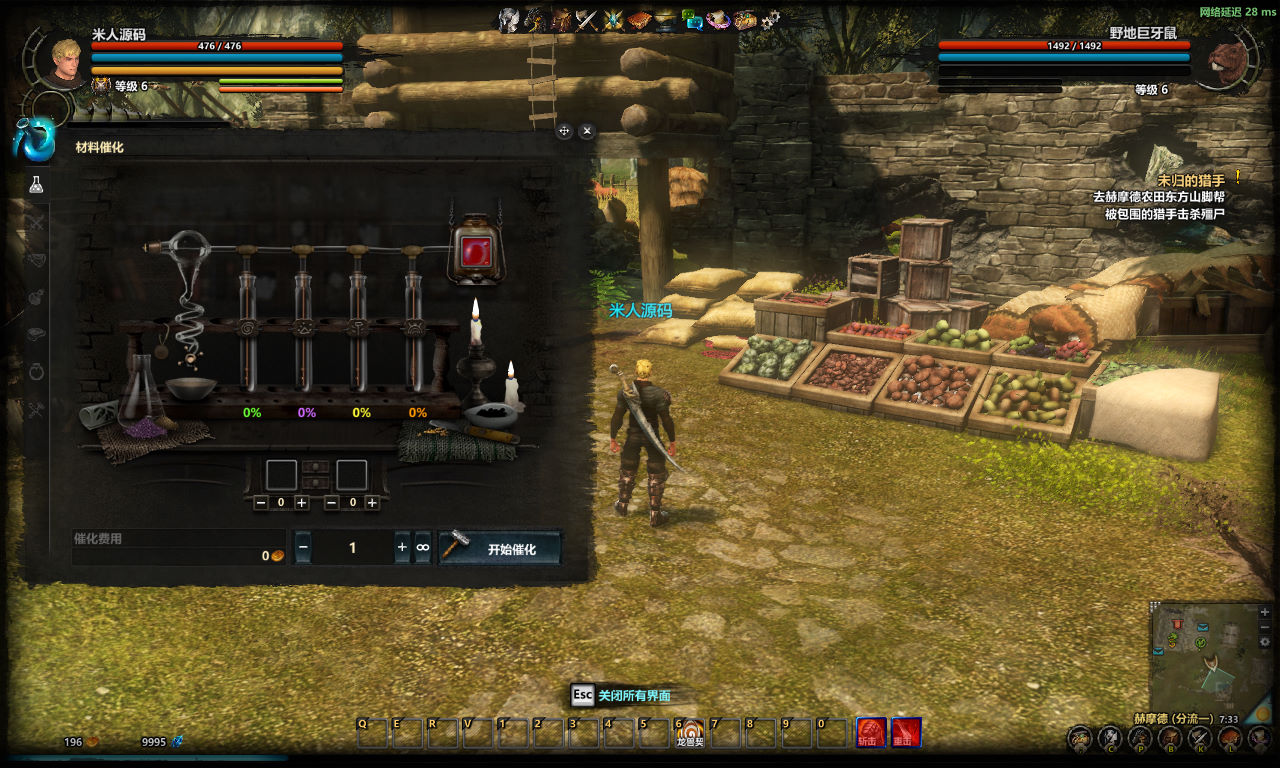The image size is (1280, 768).
Task: Open the helmet icon in the top menu
Action: tap(510, 20)
